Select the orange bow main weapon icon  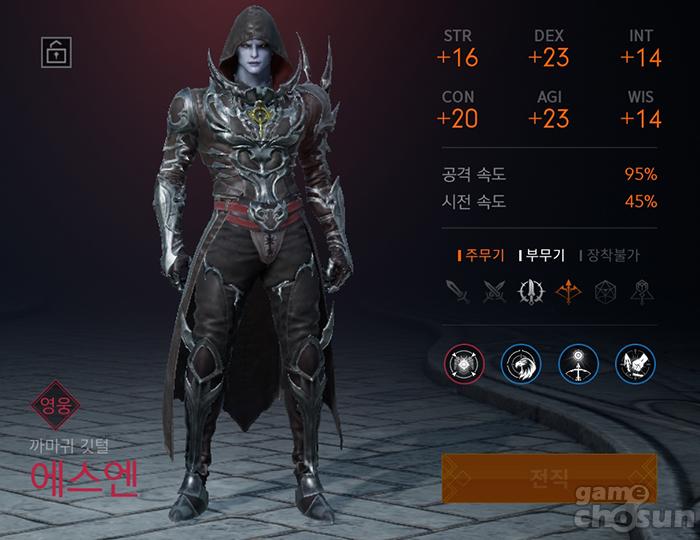(569, 291)
